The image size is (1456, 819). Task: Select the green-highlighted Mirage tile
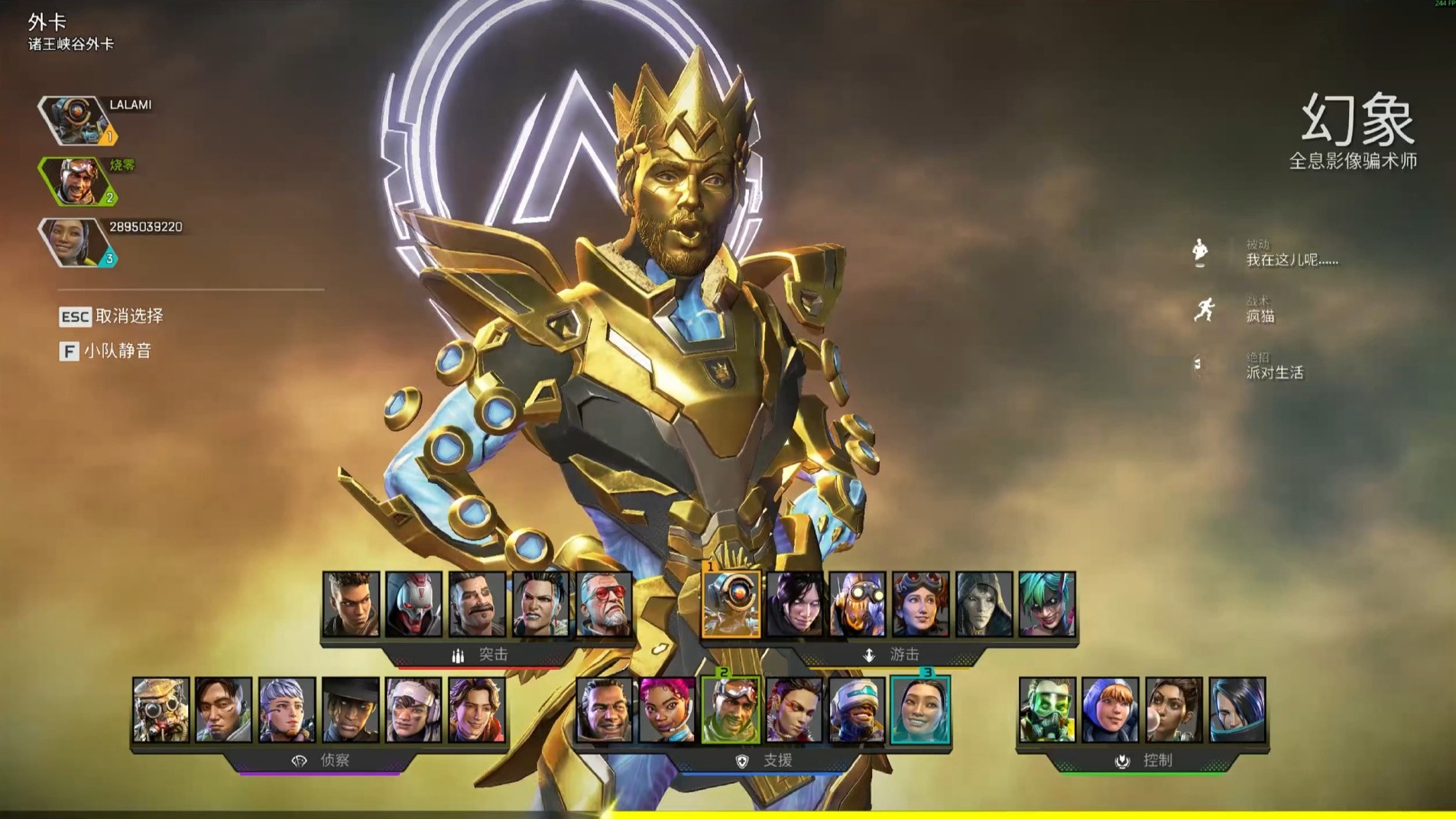point(731,710)
